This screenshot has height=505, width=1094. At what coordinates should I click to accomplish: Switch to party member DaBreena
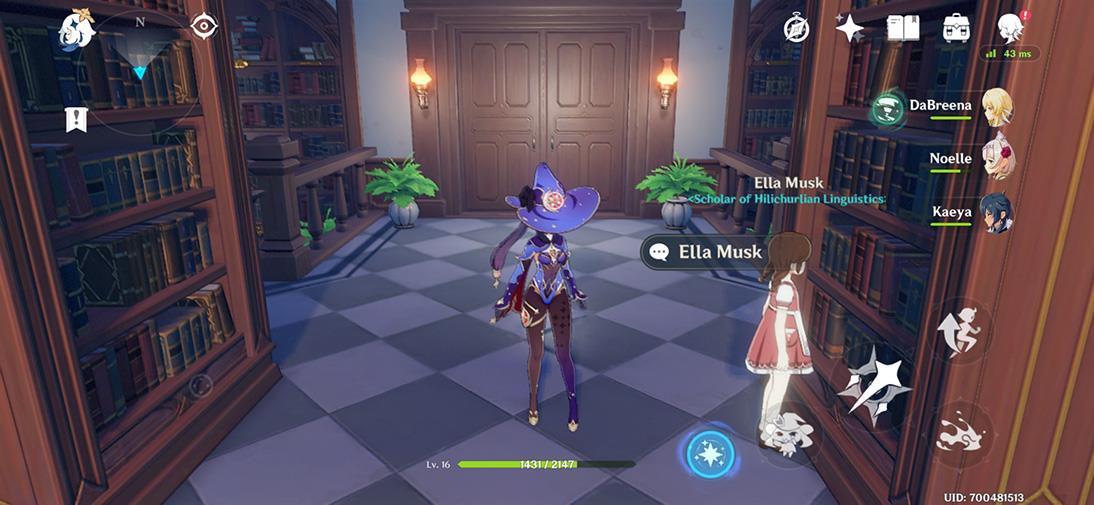[x=996, y=107]
